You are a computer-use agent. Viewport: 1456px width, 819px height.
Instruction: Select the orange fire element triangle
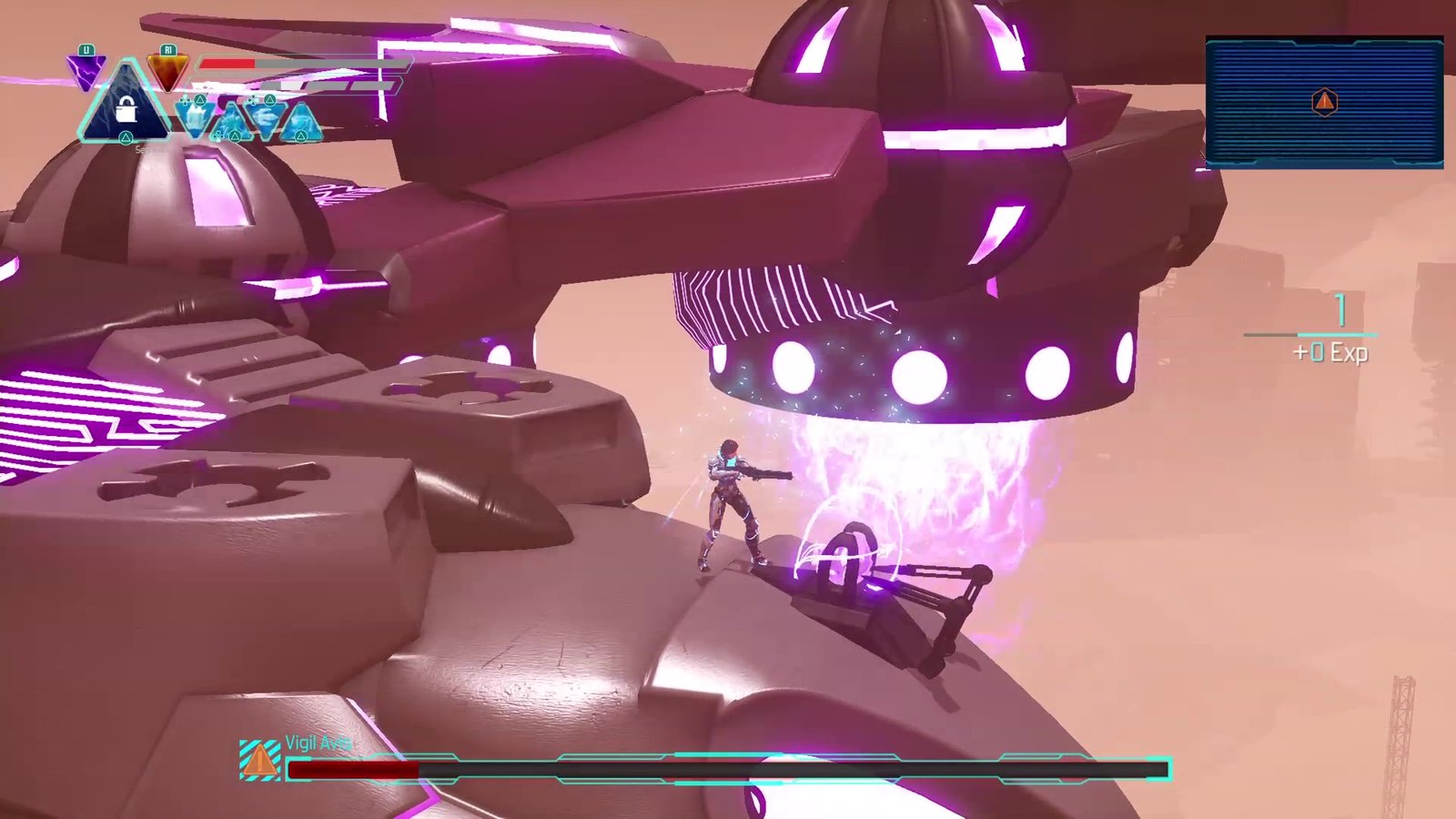point(167,71)
